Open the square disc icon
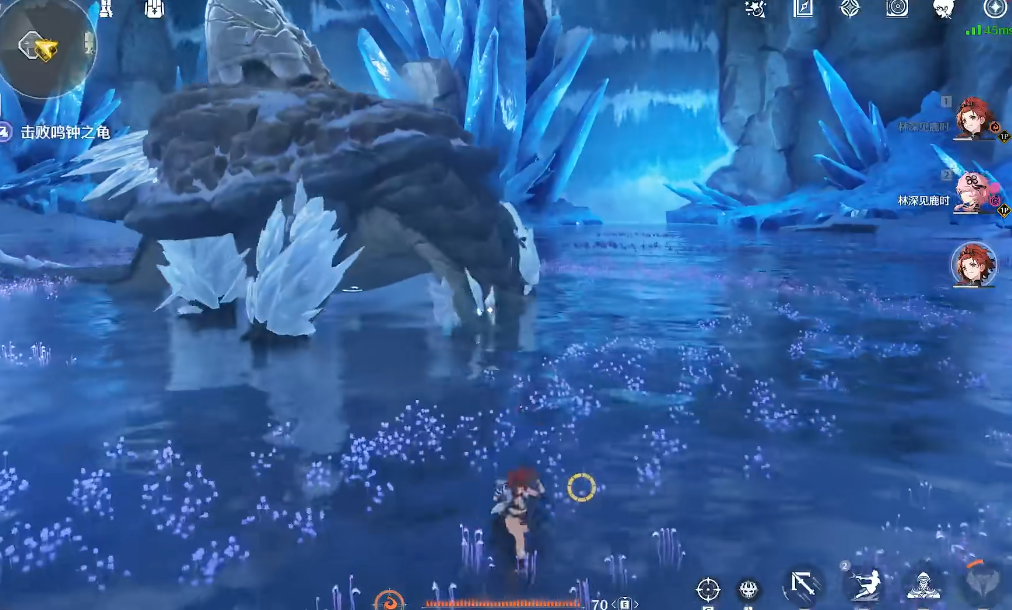1012x610 pixels. [x=897, y=9]
